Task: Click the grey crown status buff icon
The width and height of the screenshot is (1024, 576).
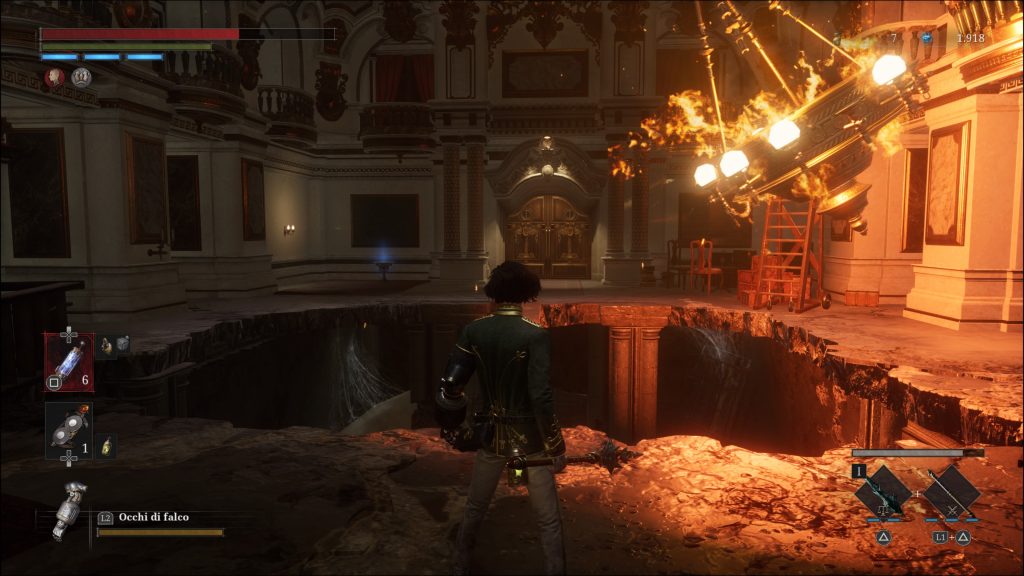Action: (x=81, y=76)
